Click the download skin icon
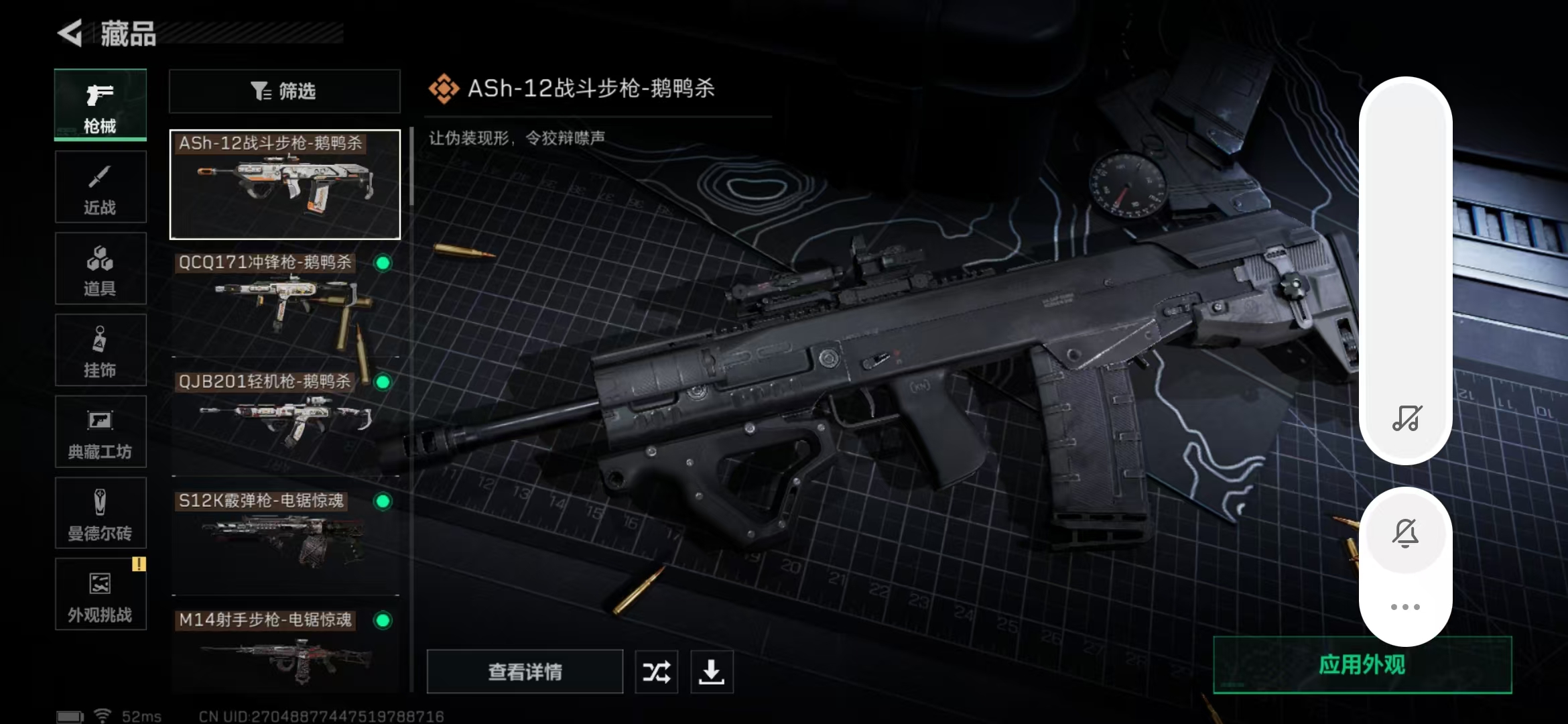The height and width of the screenshot is (724, 1568). (712, 671)
